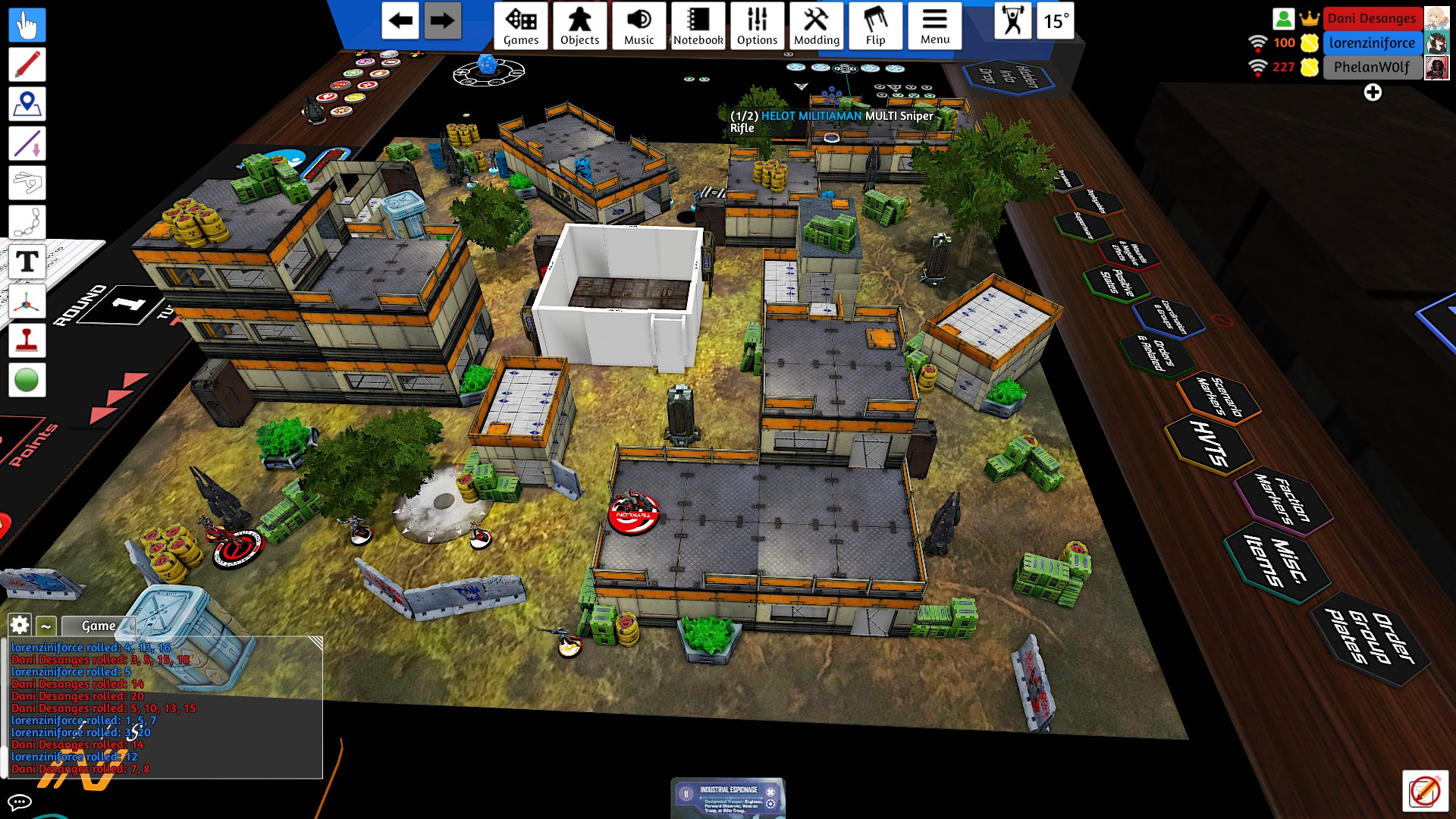The image size is (1456, 819).
Task: Open the Objects menu
Action: click(579, 27)
